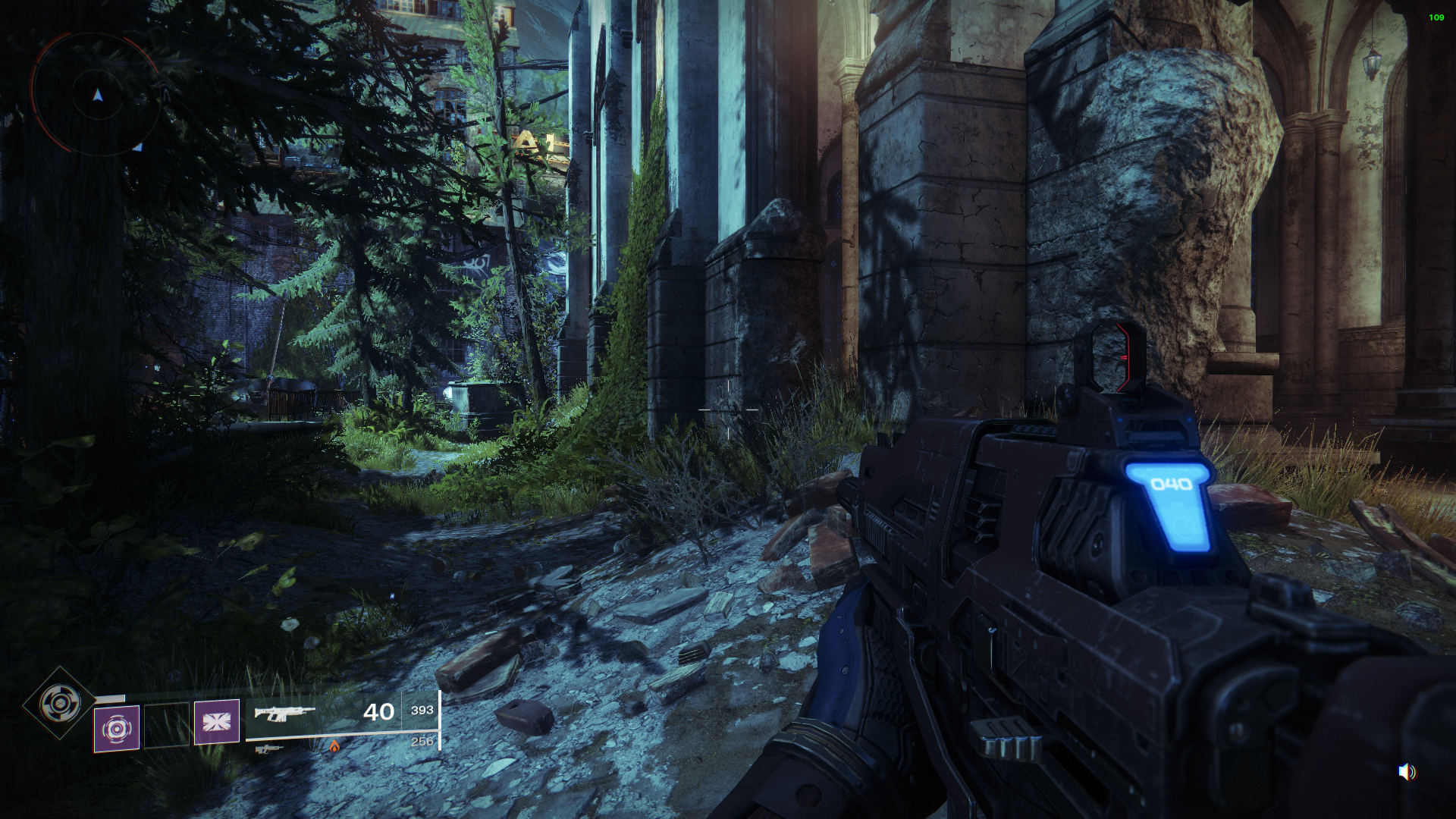Toggle the speaker volume icon
The width and height of the screenshot is (1456, 819).
click(x=1407, y=772)
